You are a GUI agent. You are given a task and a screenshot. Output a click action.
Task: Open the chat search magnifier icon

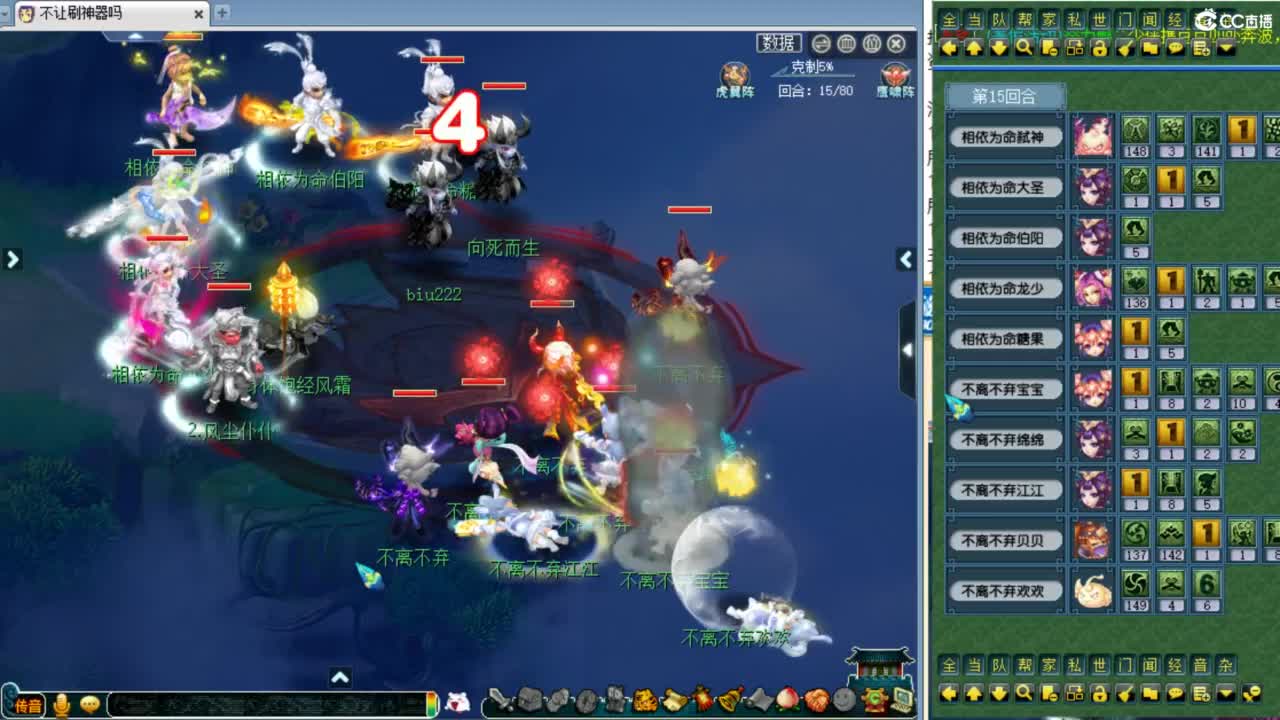pos(1023,694)
